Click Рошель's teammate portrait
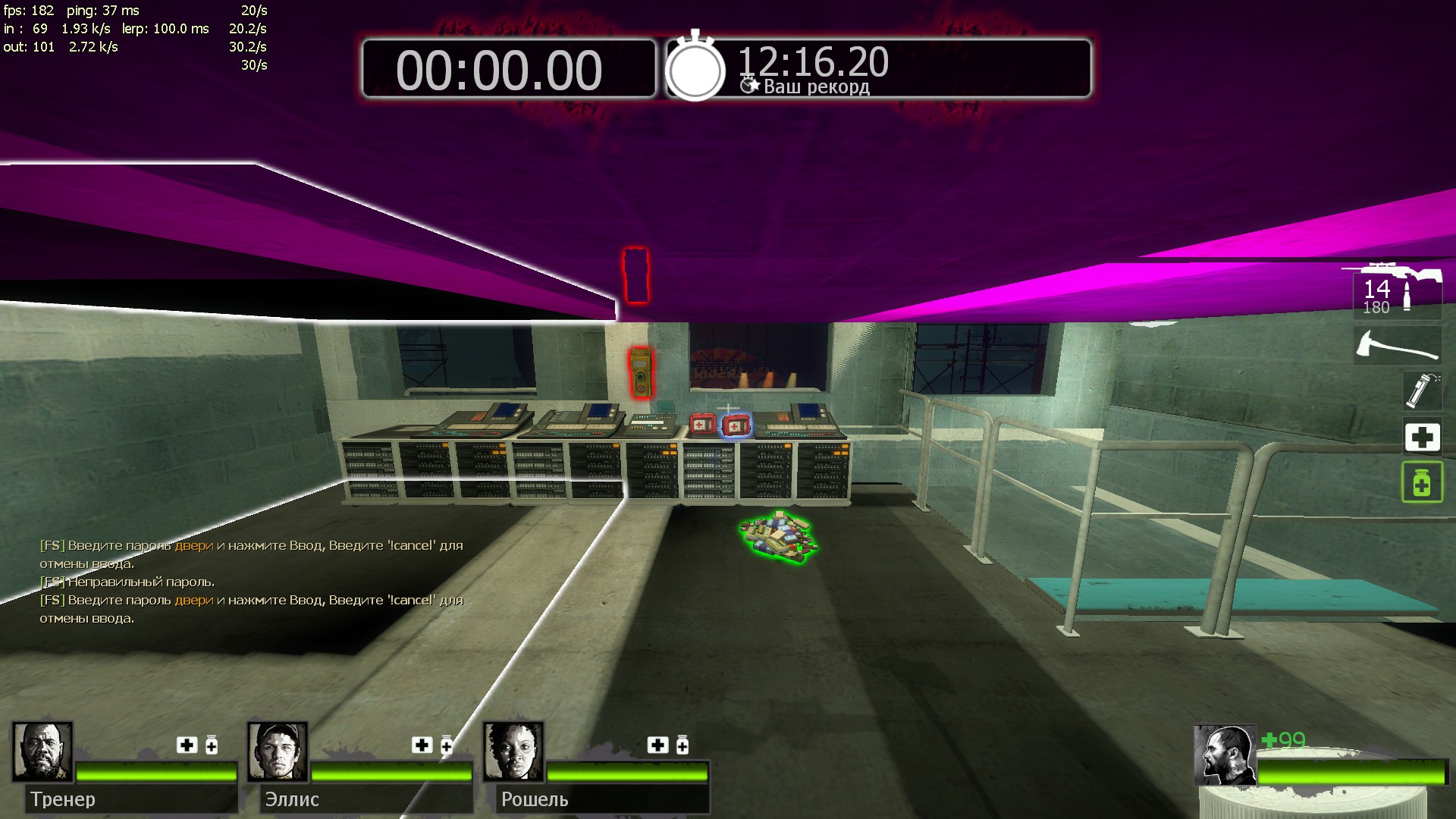Viewport: 1456px width, 819px height. click(513, 752)
